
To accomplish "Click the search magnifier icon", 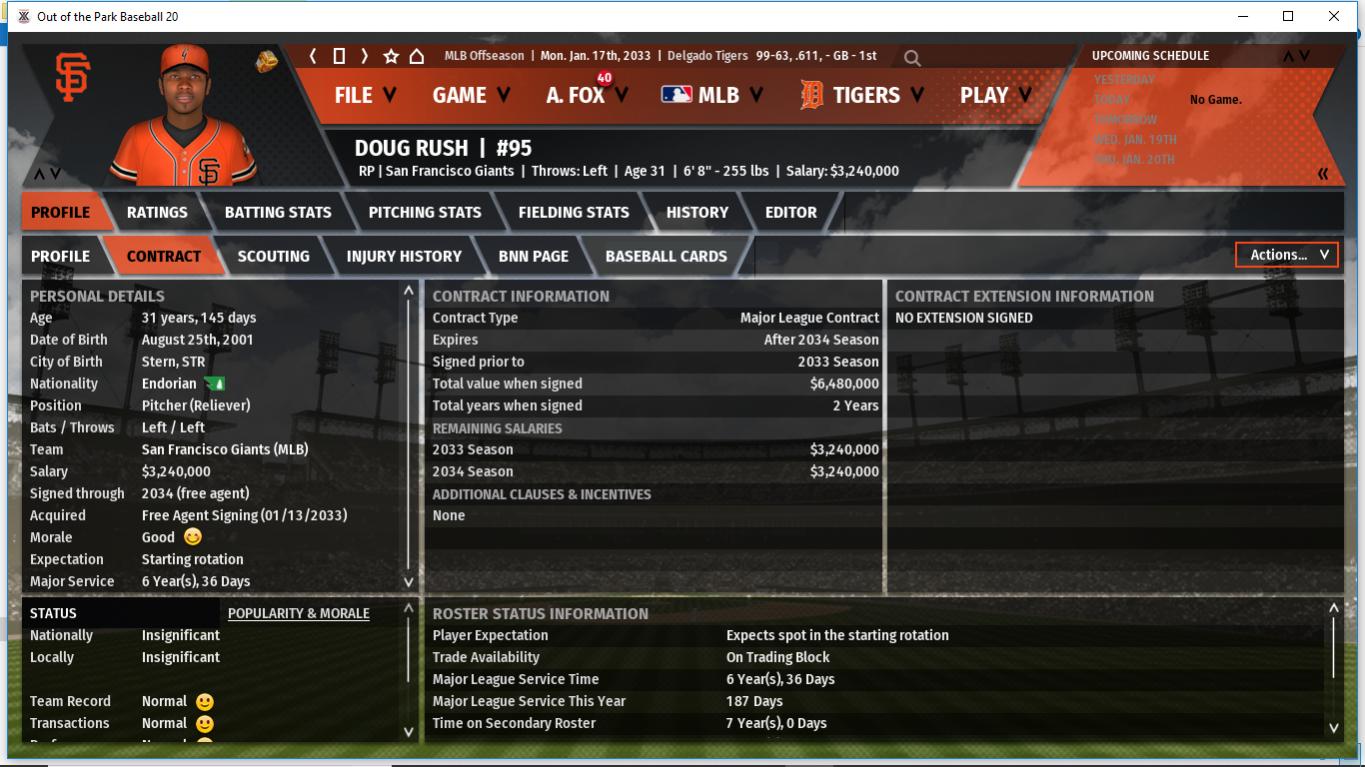I will (x=912, y=58).
